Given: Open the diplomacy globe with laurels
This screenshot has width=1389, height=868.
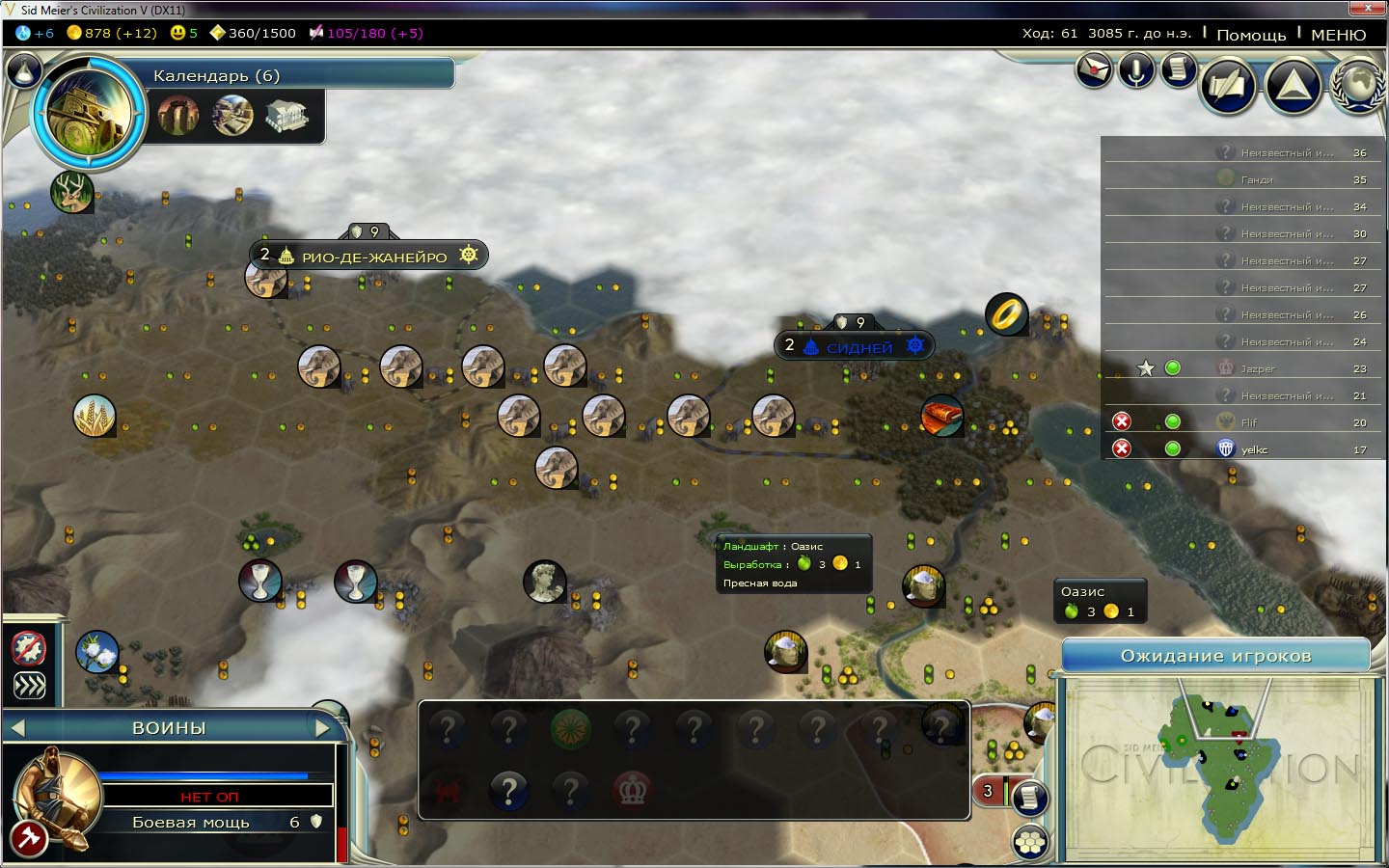Looking at the screenshot, I should coord(1359,86).
